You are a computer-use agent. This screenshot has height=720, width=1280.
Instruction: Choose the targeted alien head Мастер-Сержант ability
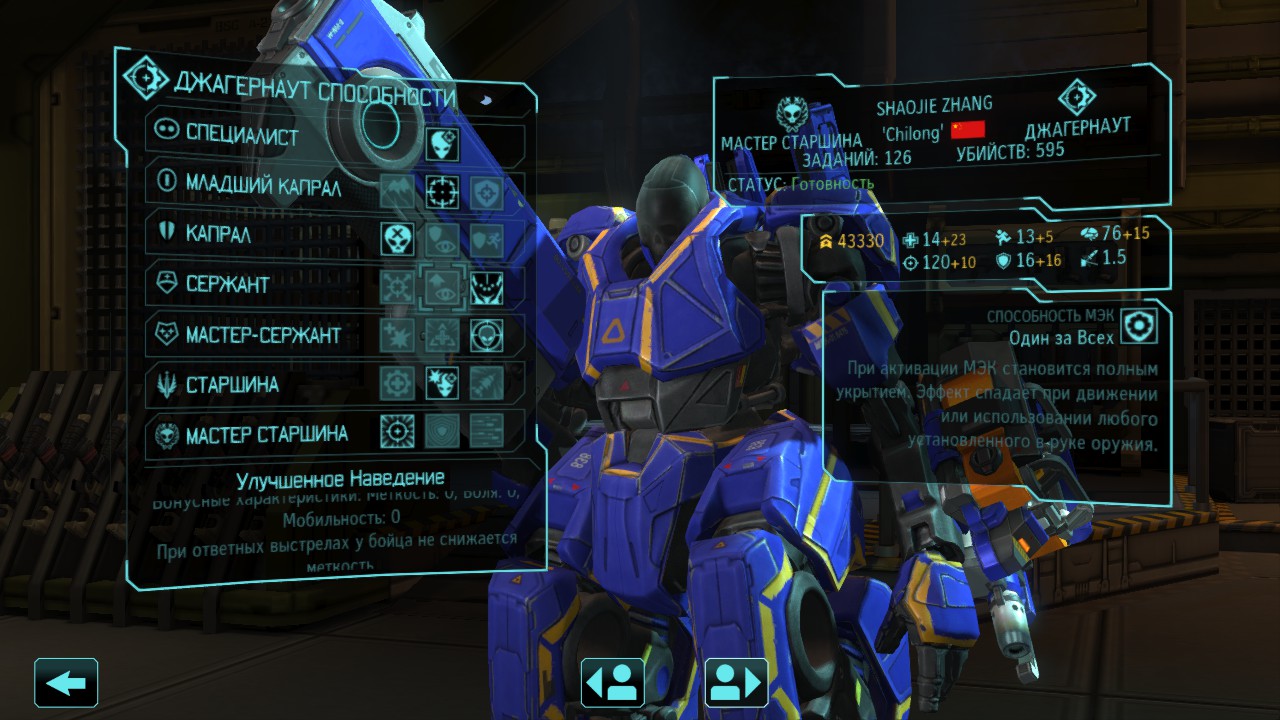point(487,334)
